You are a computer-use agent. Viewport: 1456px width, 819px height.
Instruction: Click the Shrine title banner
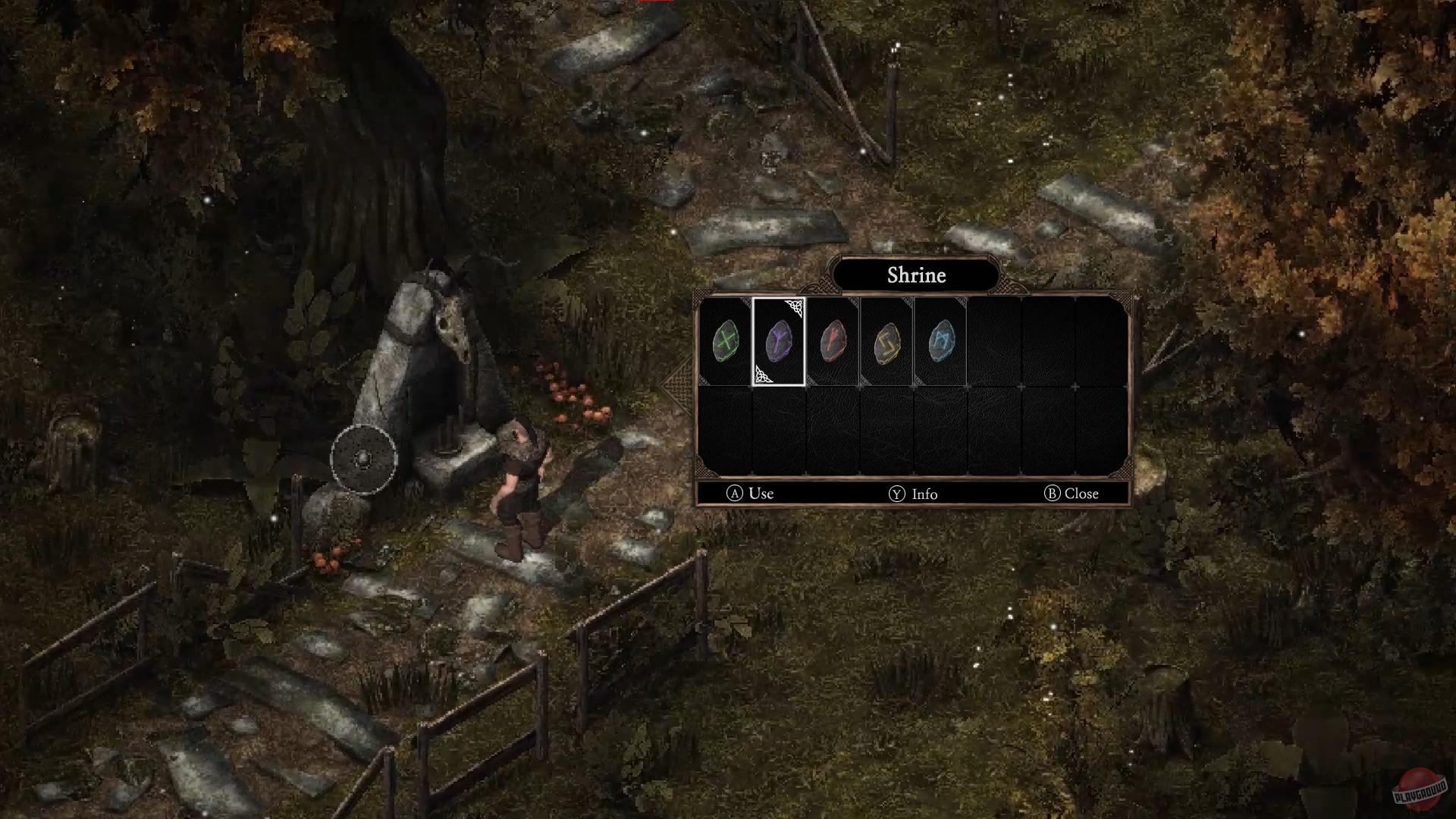[916, 276]
